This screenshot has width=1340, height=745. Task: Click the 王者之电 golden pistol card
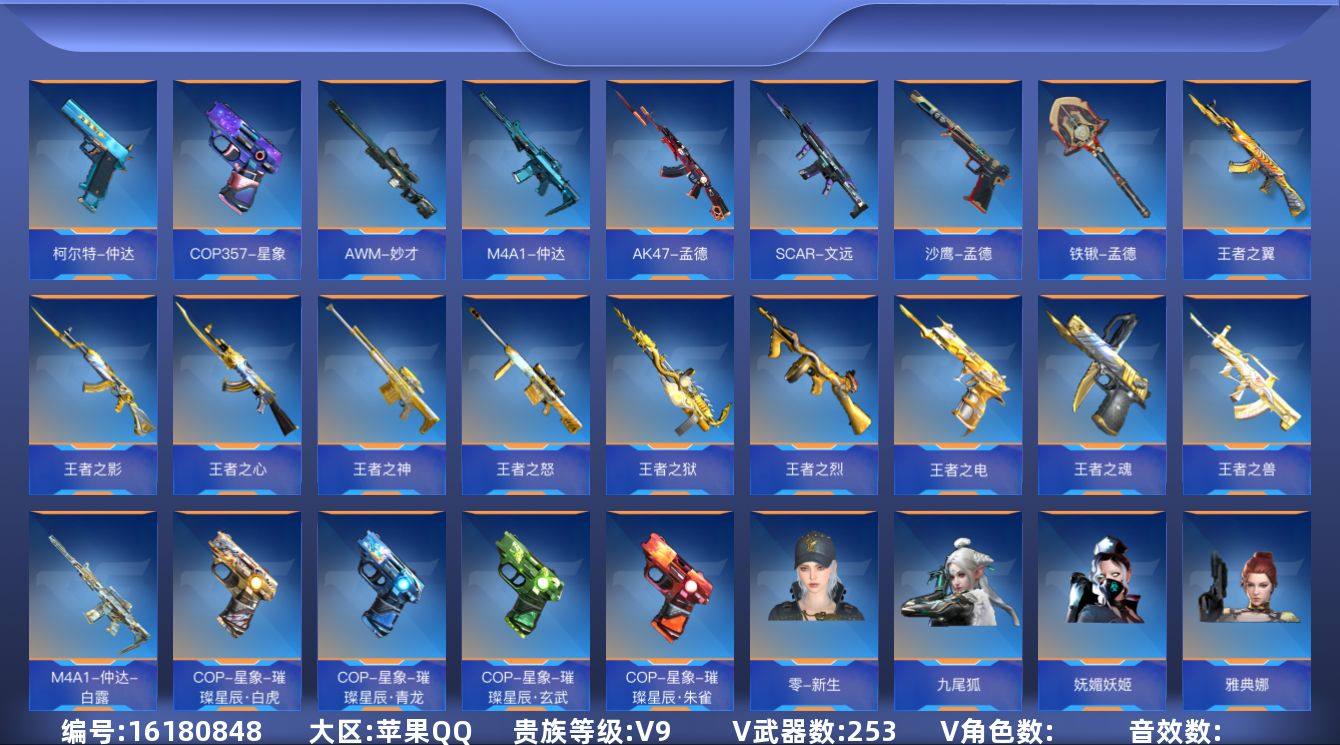coord(957,385)
